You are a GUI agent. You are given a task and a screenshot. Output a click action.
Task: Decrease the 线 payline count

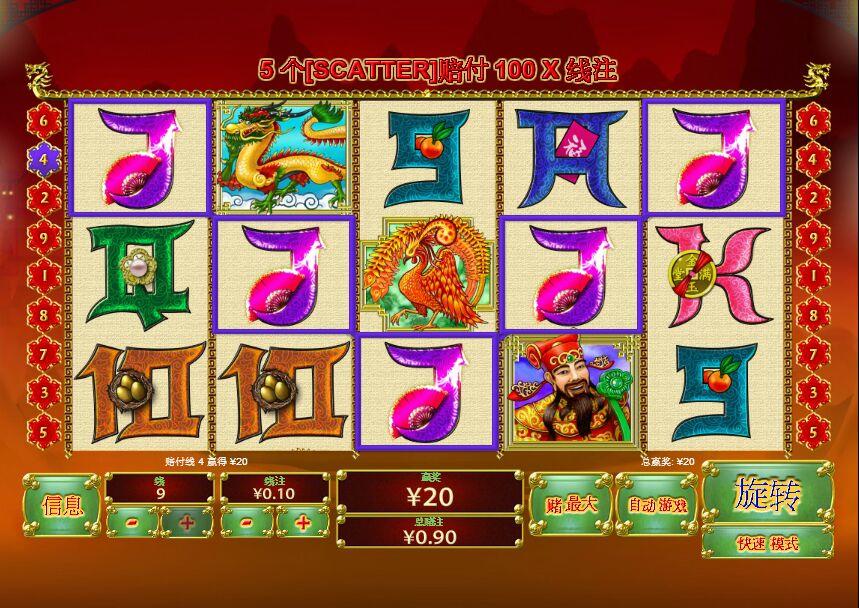coord(132,522)
